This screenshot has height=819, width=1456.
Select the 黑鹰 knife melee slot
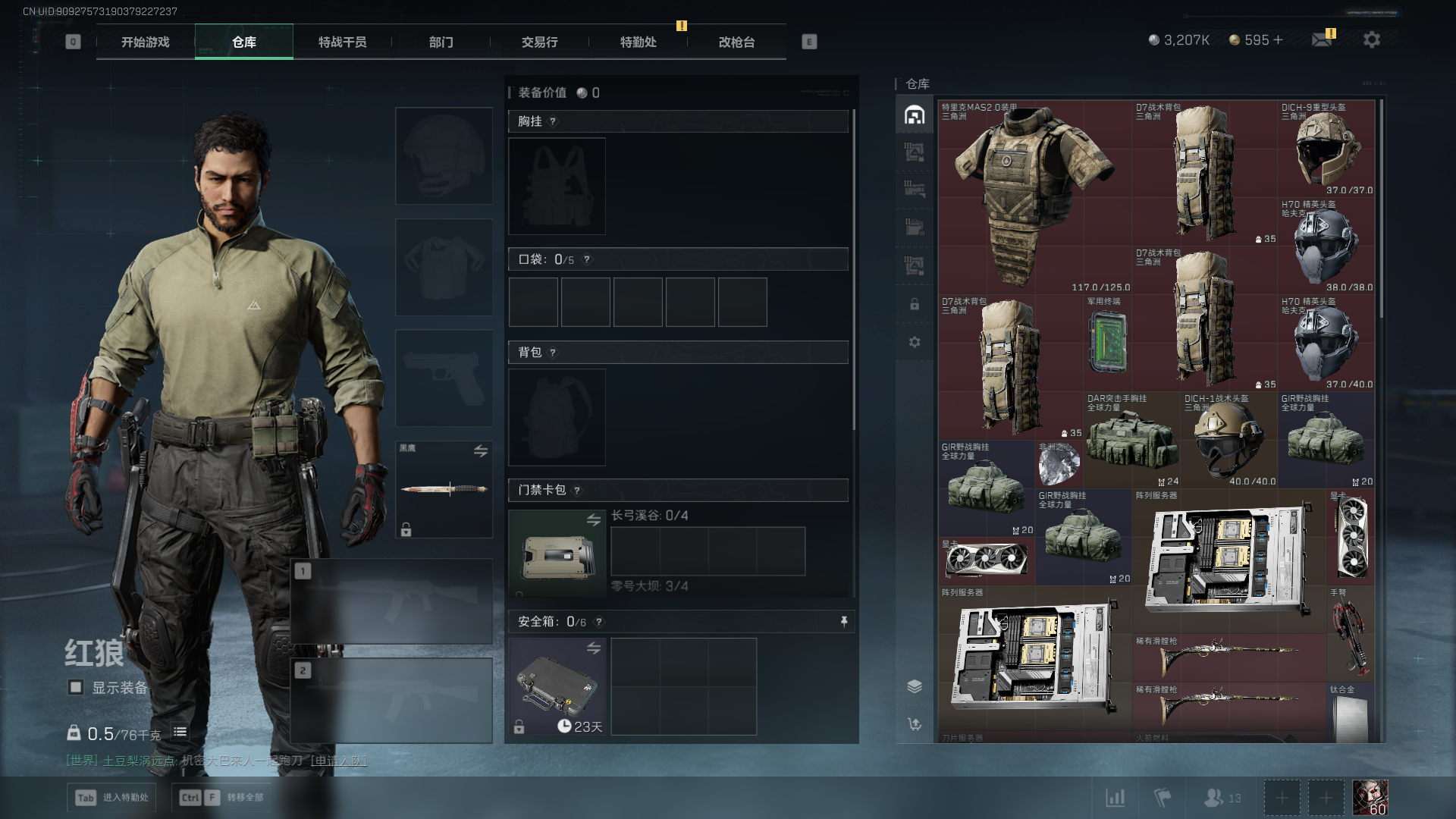coord(444,489)
